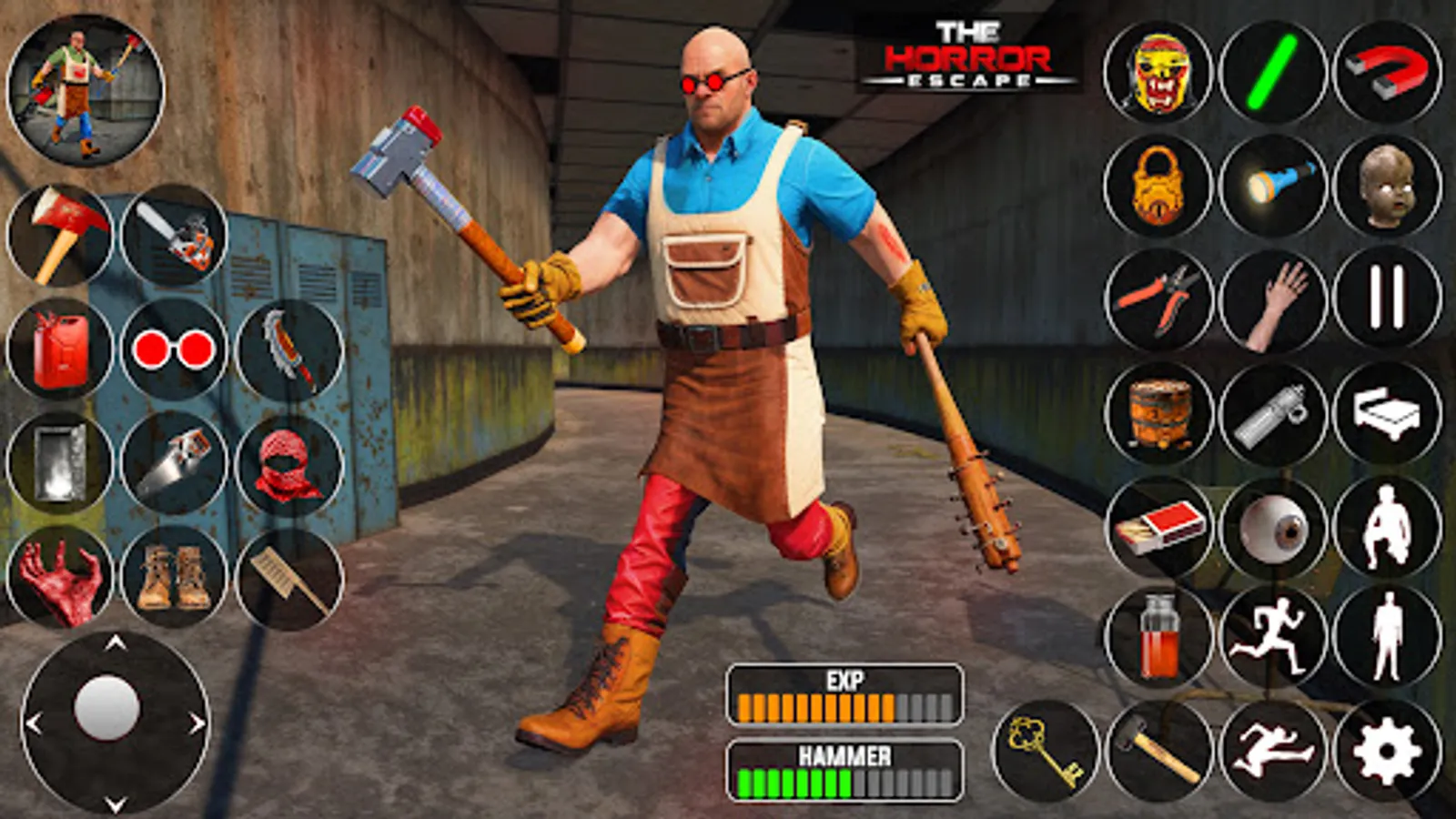Activate the run action icon
The image size is (1456, 819).
(x=1276, y=637)
